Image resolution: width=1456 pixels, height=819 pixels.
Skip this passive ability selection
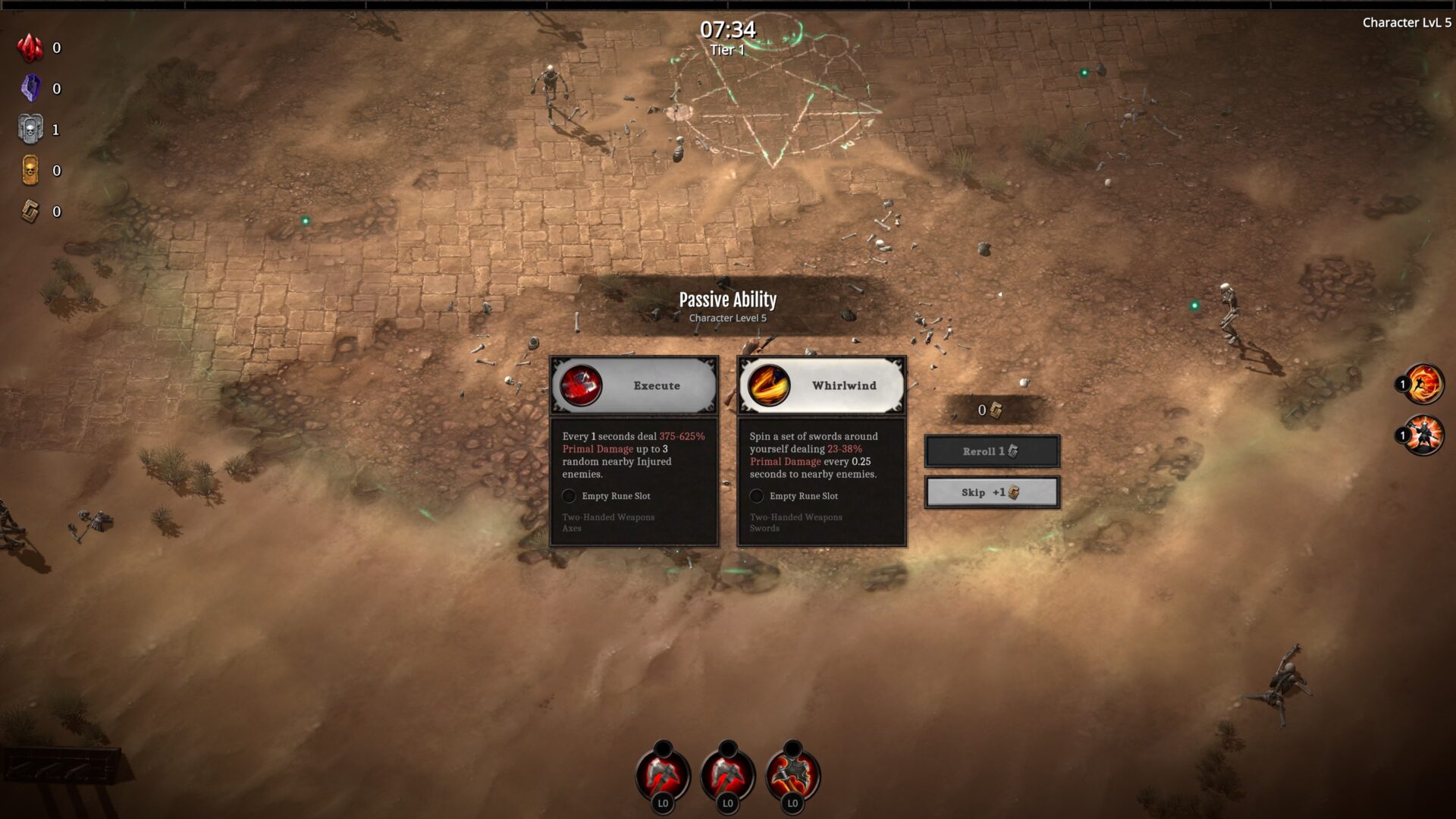pos(992,493)
